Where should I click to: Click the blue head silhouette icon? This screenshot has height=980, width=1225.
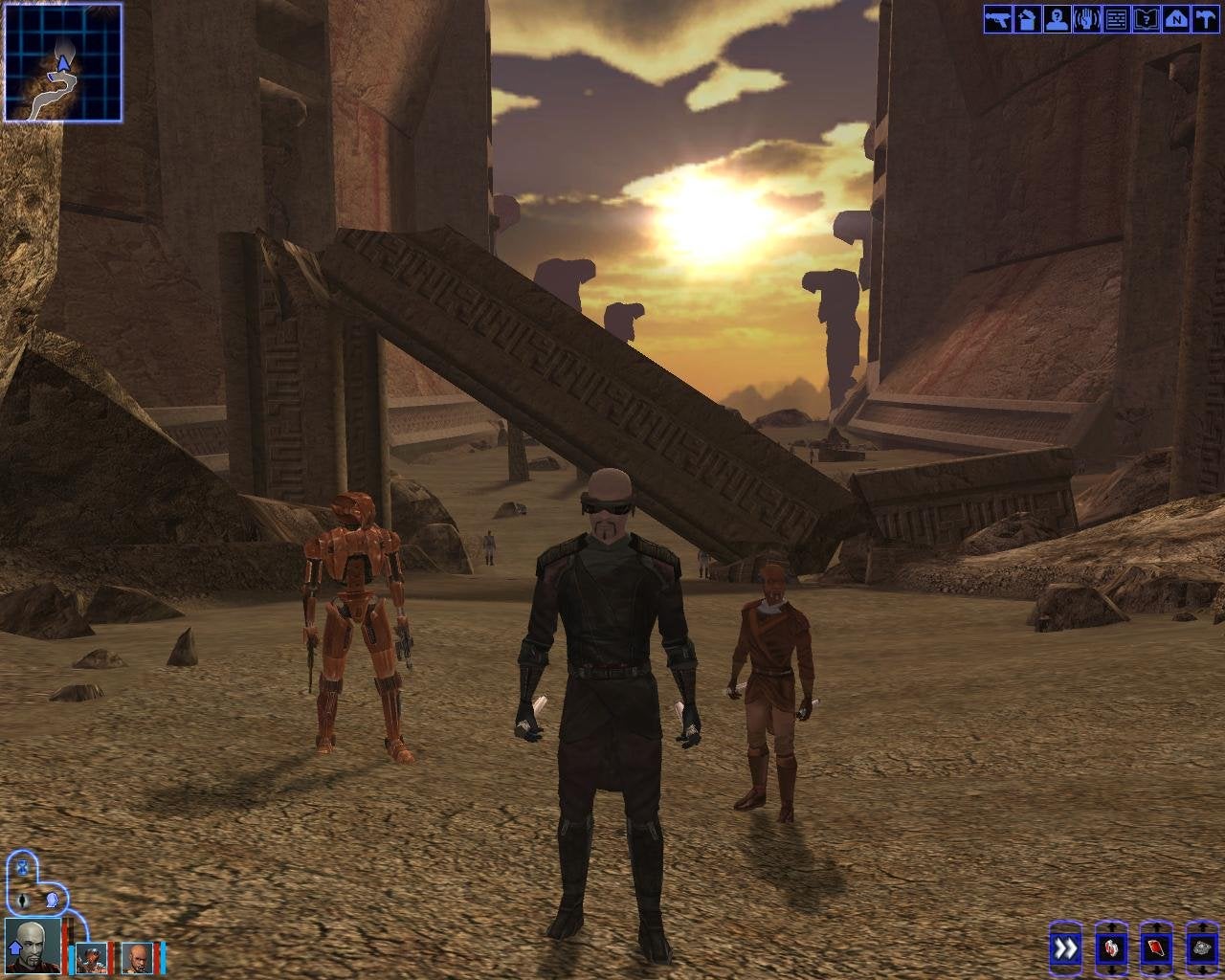tap(51, 901)
